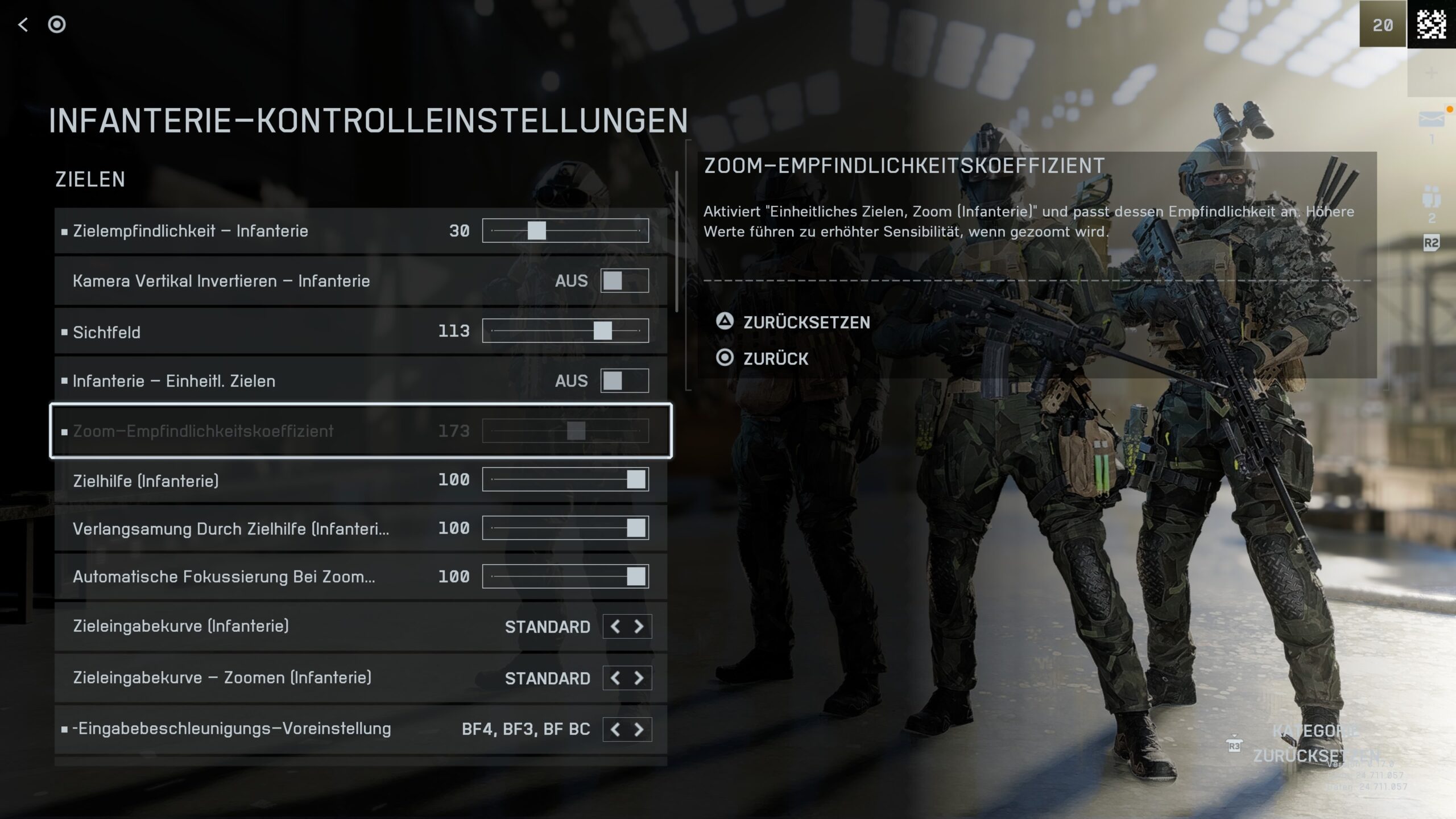Set the Verlangsamung Durch Zielhilfe slider
This screenshot has width=1456, height=819.
pyautogui.click(x=635, y=528)
